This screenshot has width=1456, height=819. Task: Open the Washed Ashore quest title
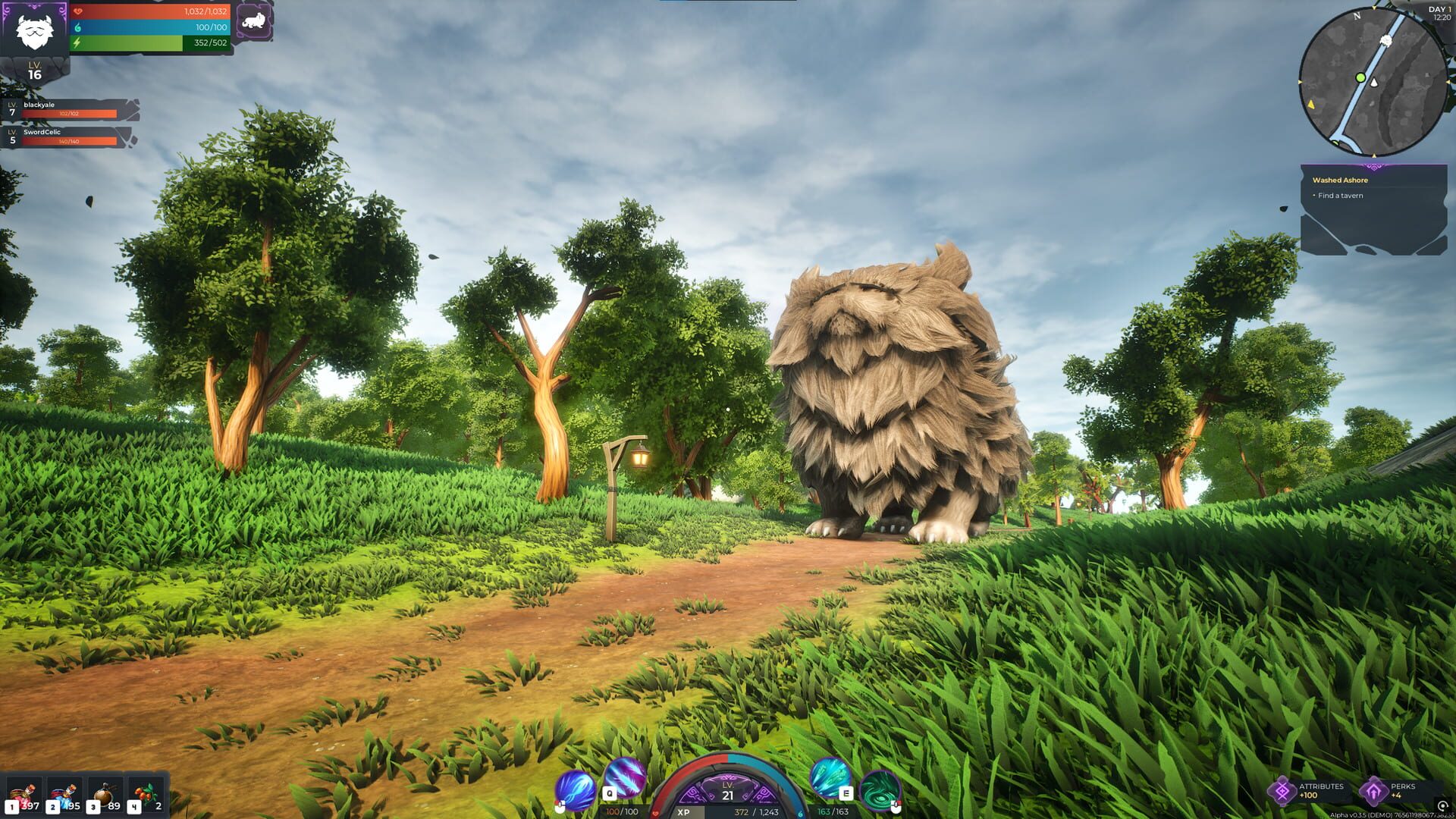click(x=1339, y=180)
